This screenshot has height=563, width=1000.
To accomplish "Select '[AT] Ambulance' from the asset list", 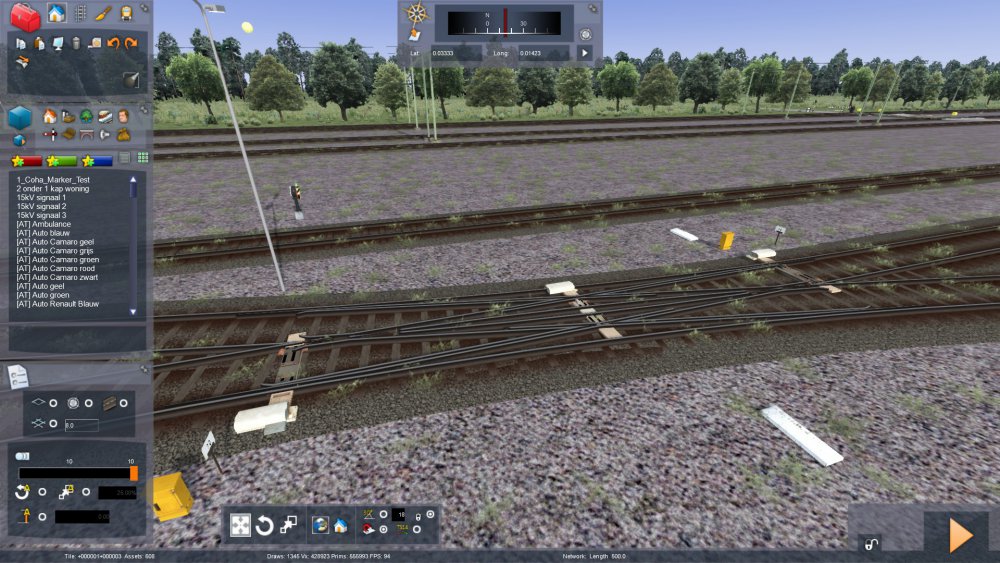I will pos(44,224).
